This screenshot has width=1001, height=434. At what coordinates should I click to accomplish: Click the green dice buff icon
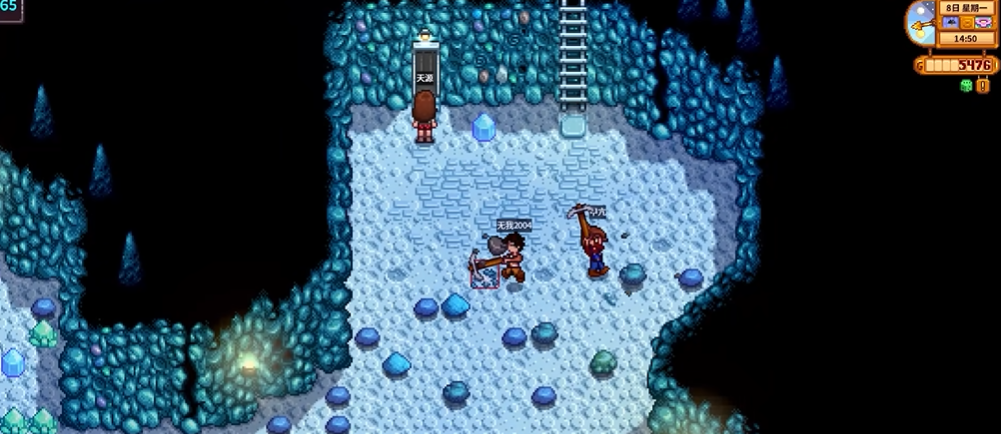coord(965,86)
